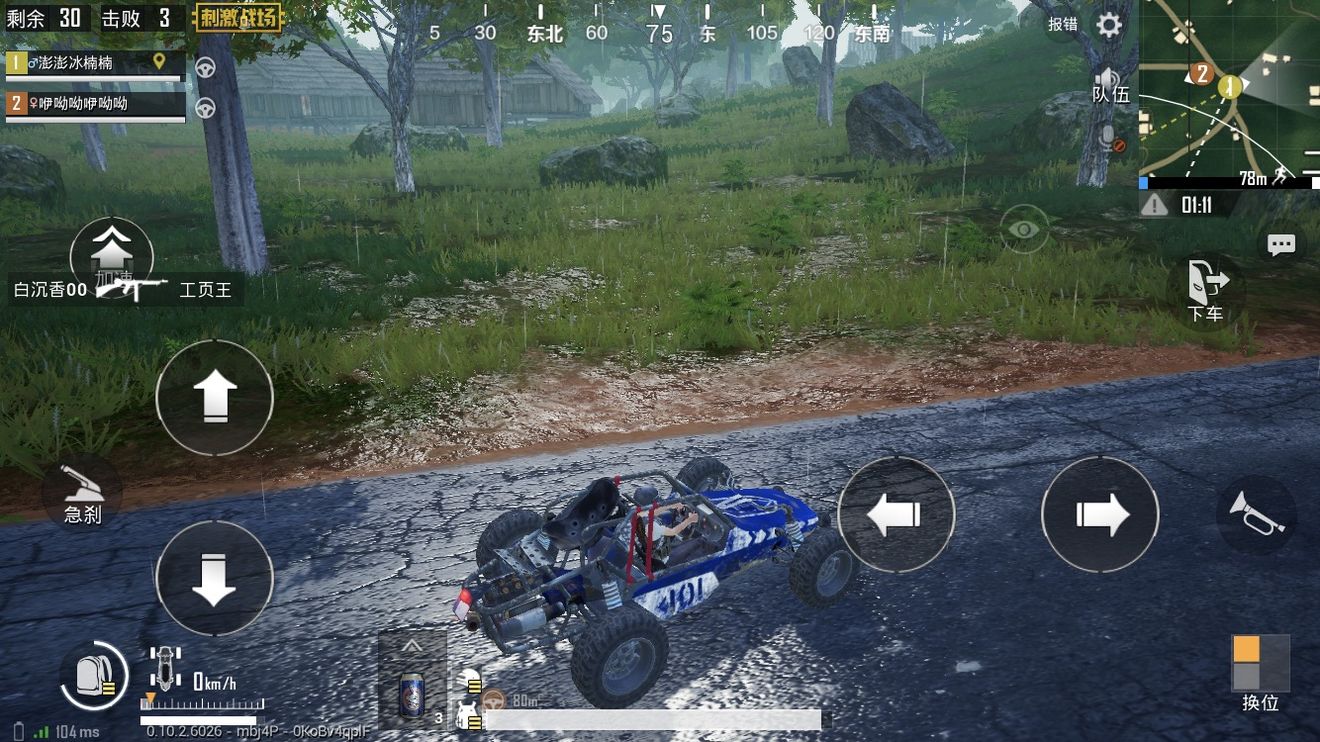
Task: Honk the vehicle horn
Action: [x=1255, y=513]
